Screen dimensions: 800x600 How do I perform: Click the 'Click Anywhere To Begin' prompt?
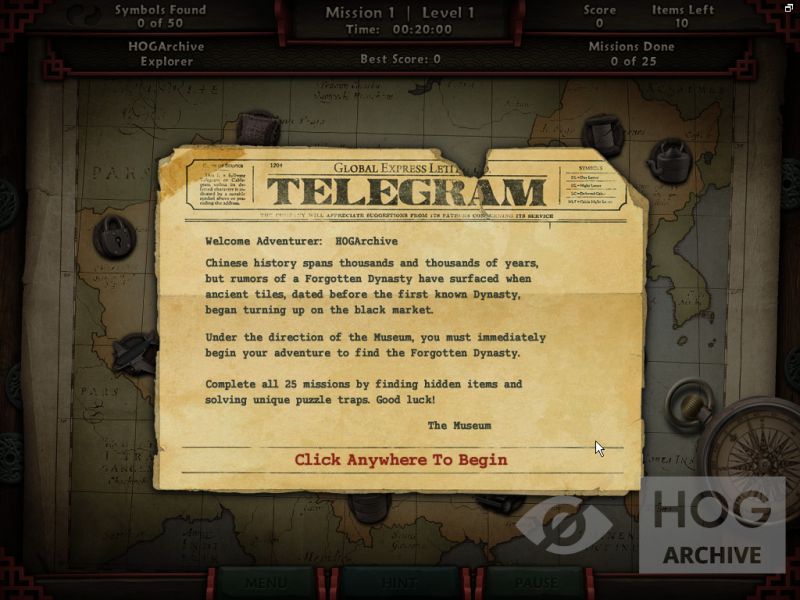coord(401,460)
